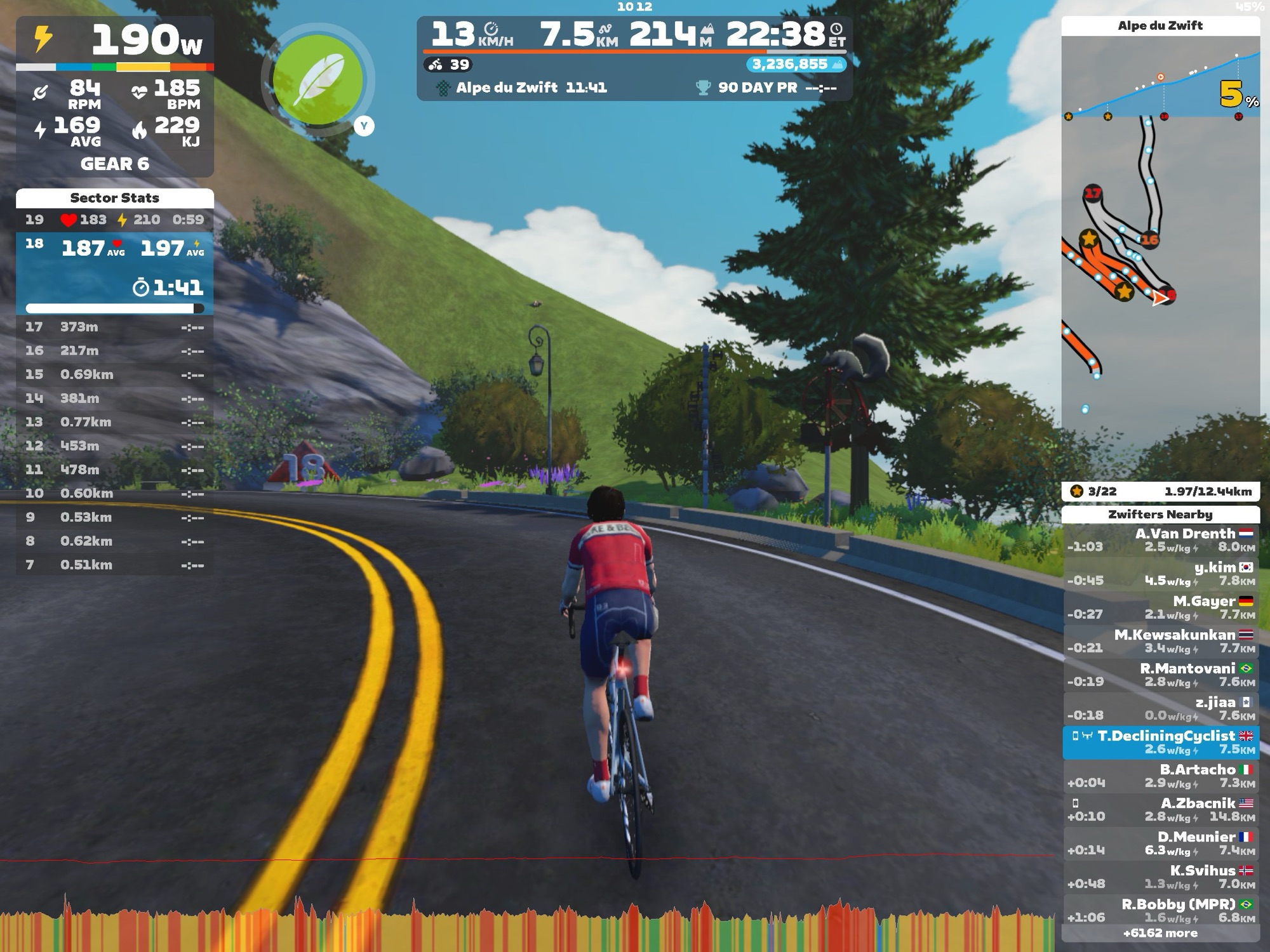Expand the +6162 more riders link
Viewport: 1270px width, 952px height.
[1160, 933]
